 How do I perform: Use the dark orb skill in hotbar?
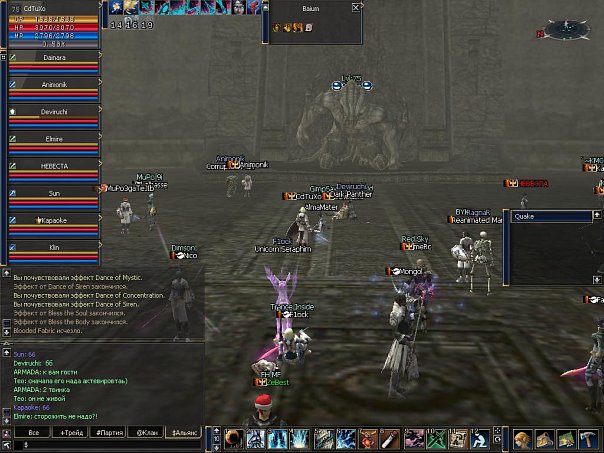[233, 439]
